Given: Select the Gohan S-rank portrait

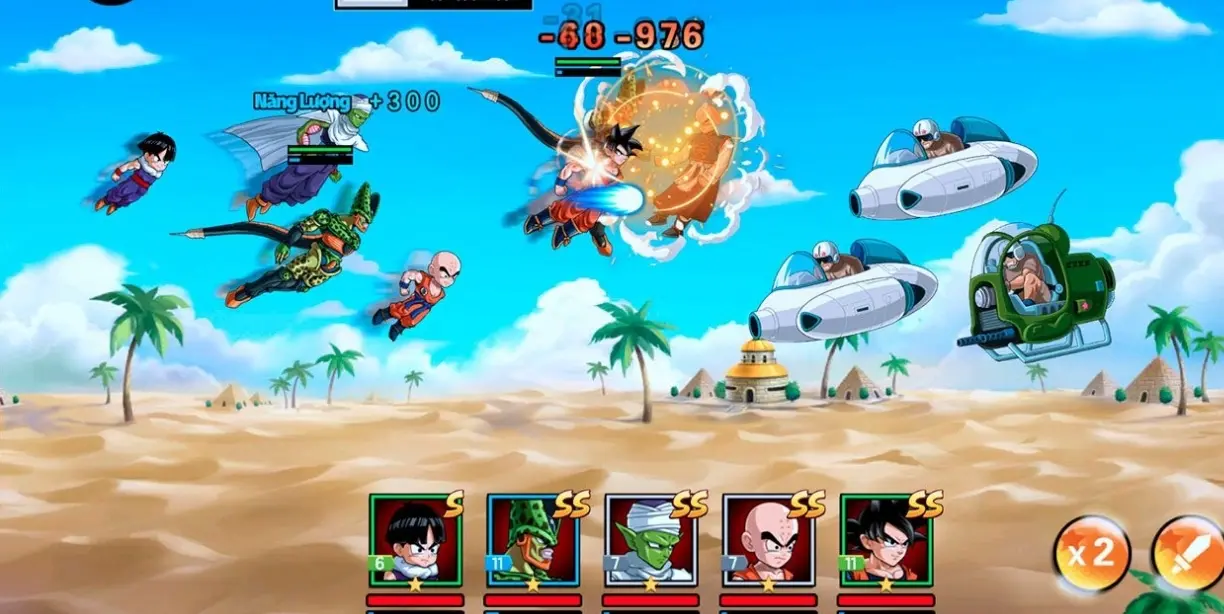Looking at the screenshot, I should click(x=415, y=540).
